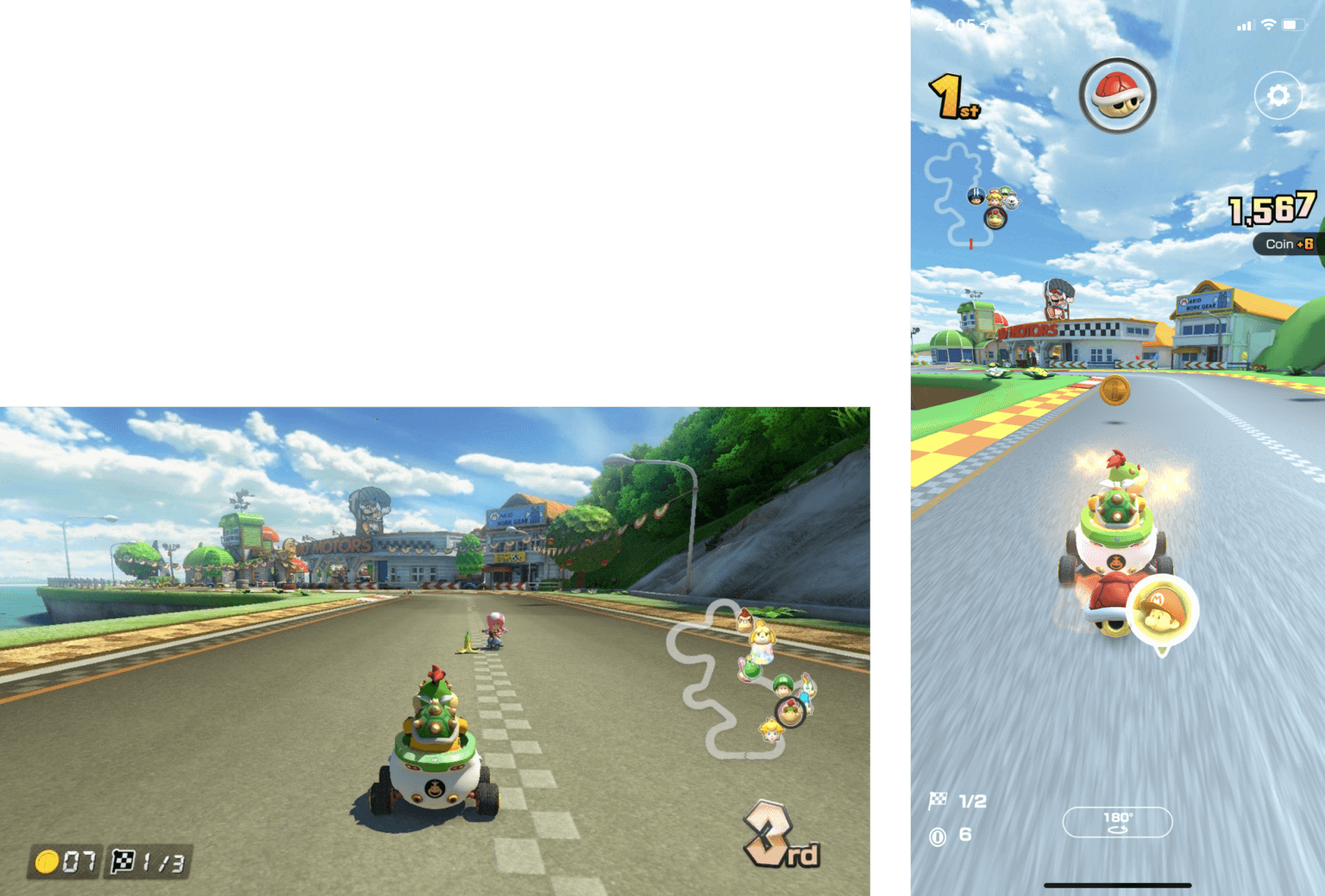The width and height of the screenshot is (1325, 896).
Task: Tap the Coin +6 notification badge
Action: point(1286,244)
